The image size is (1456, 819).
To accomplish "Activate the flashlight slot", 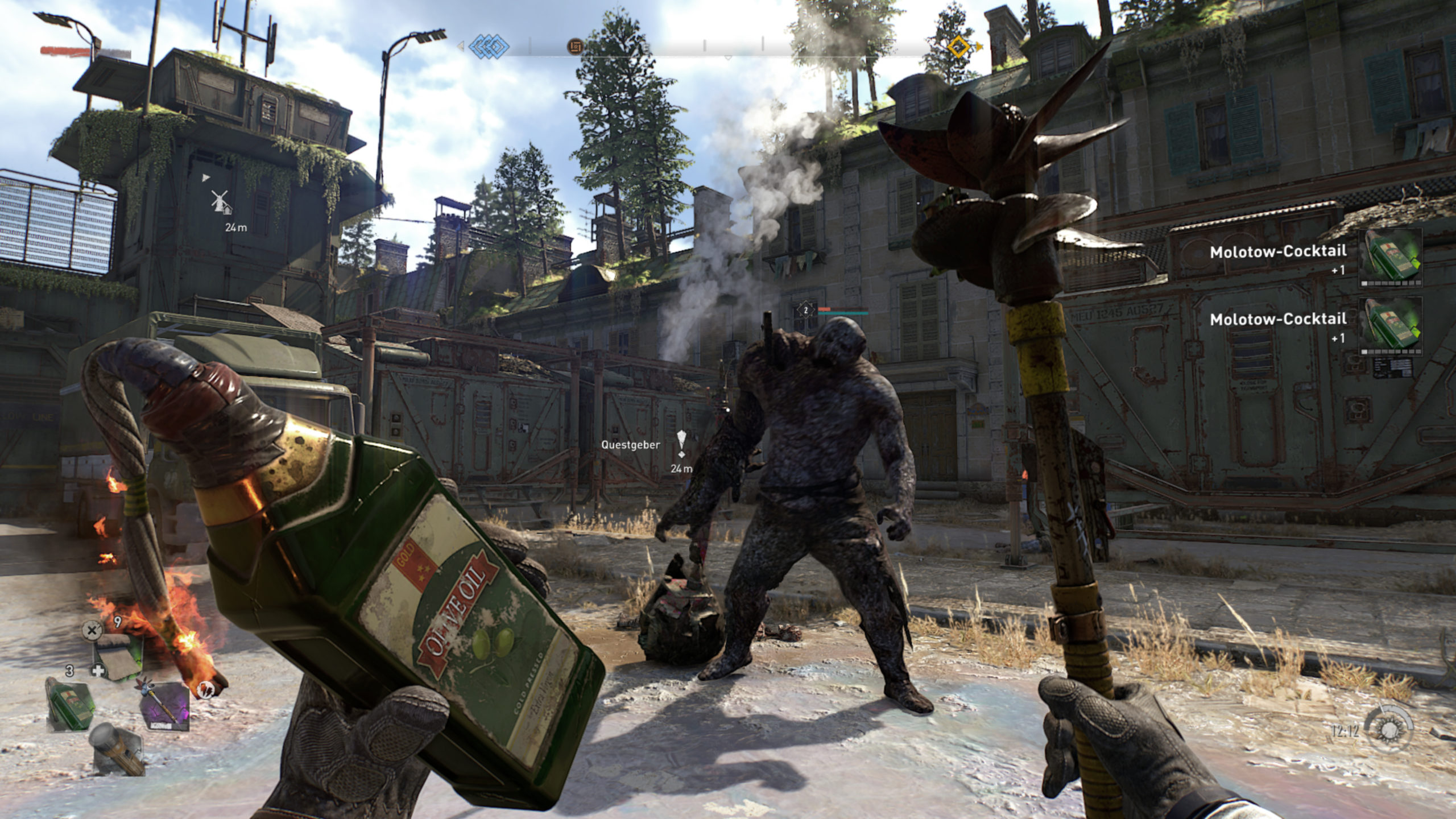I will (x=117, y=748).
